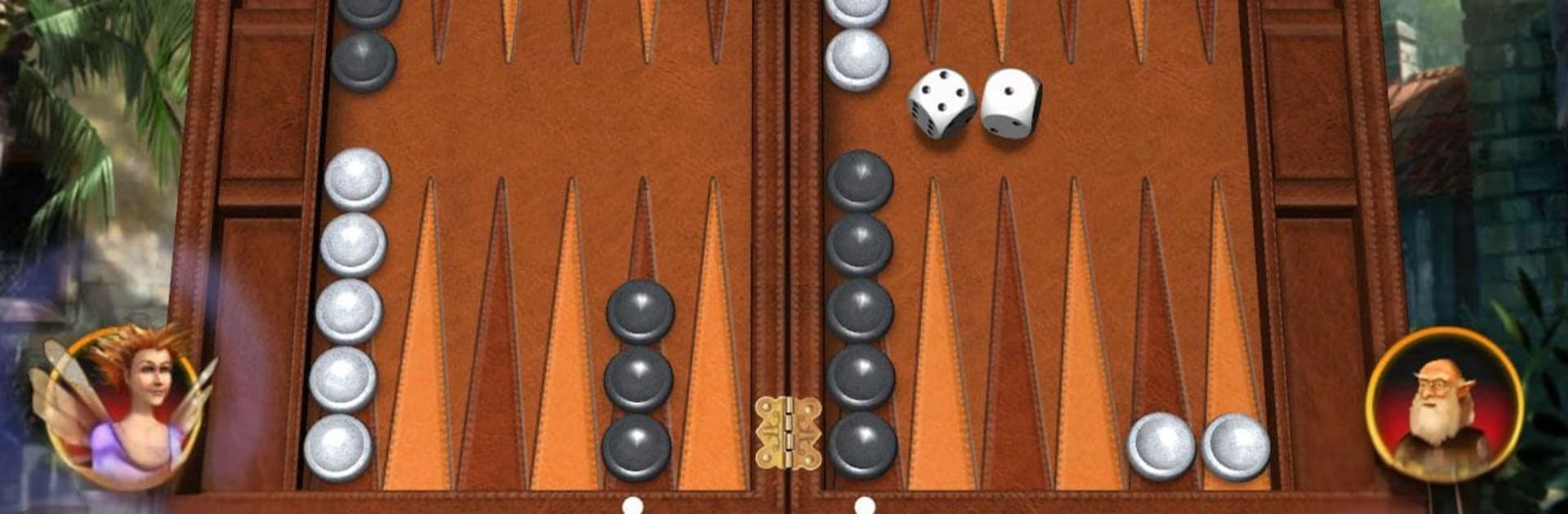Image resolution: width=1568 pixels, height=514 pixels.
Task: Pick the top checker of the five-white stack
Action: (357, 179)
